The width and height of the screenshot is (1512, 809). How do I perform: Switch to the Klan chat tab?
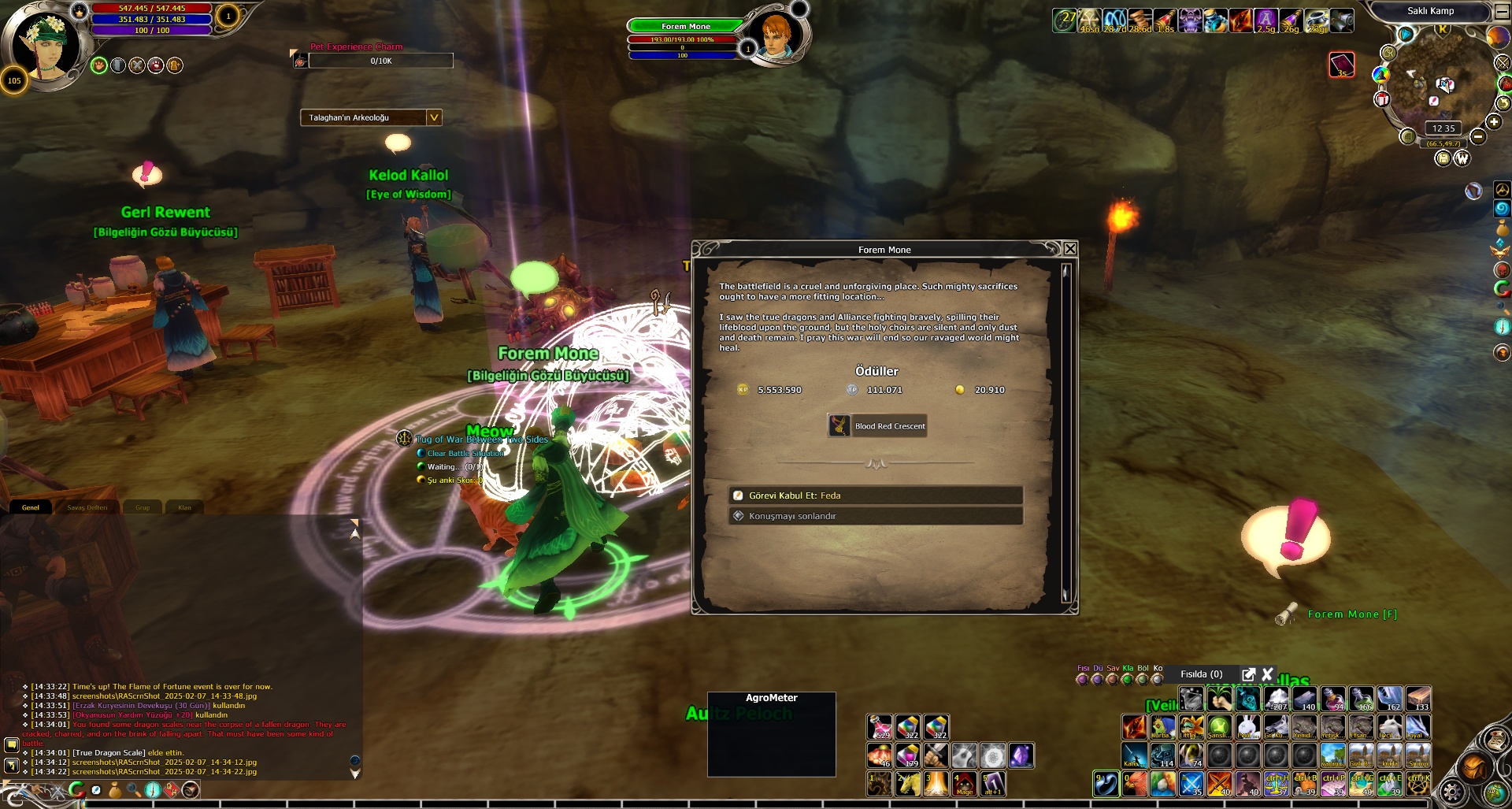[184, 507]
